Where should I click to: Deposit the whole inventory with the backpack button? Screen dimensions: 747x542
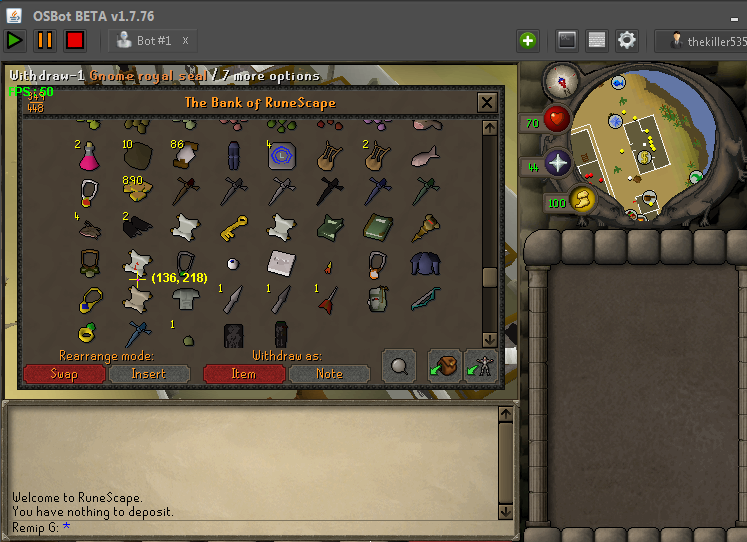click(x=444, y=366)
